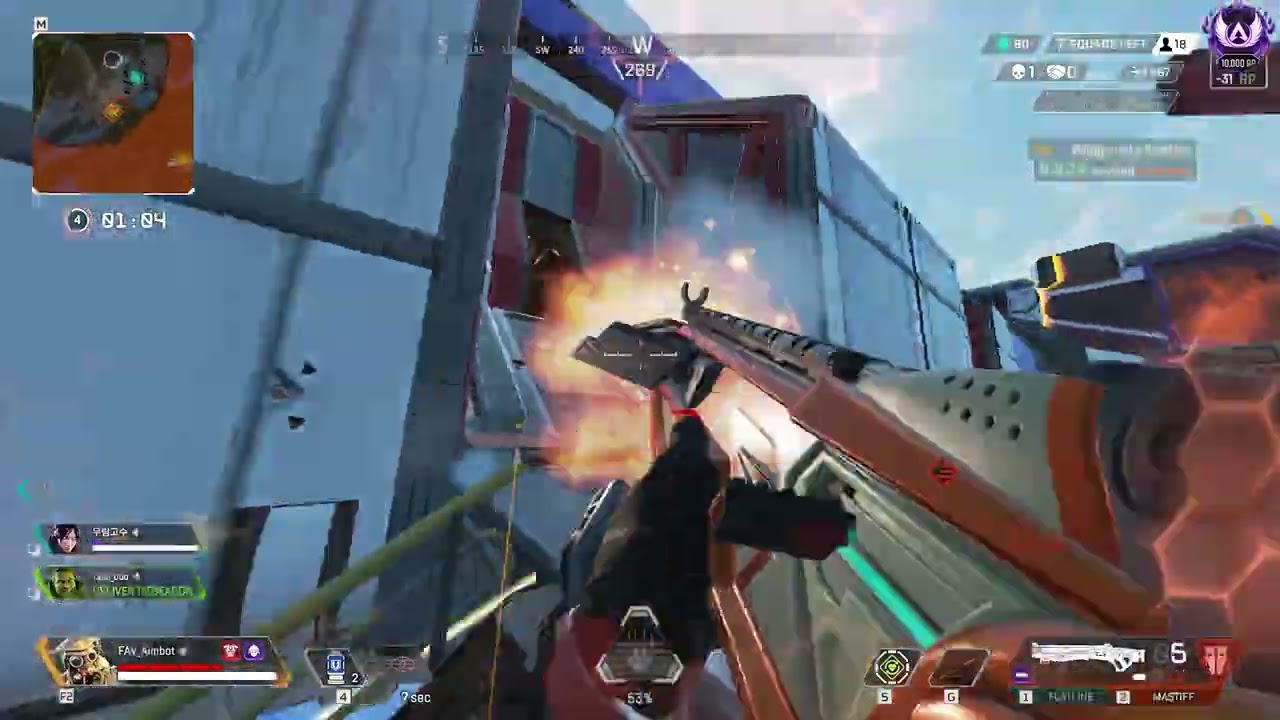This screenshot has height=720, width=1280.
Task: Click the kill feed notification
Action: coord(1115,160)
